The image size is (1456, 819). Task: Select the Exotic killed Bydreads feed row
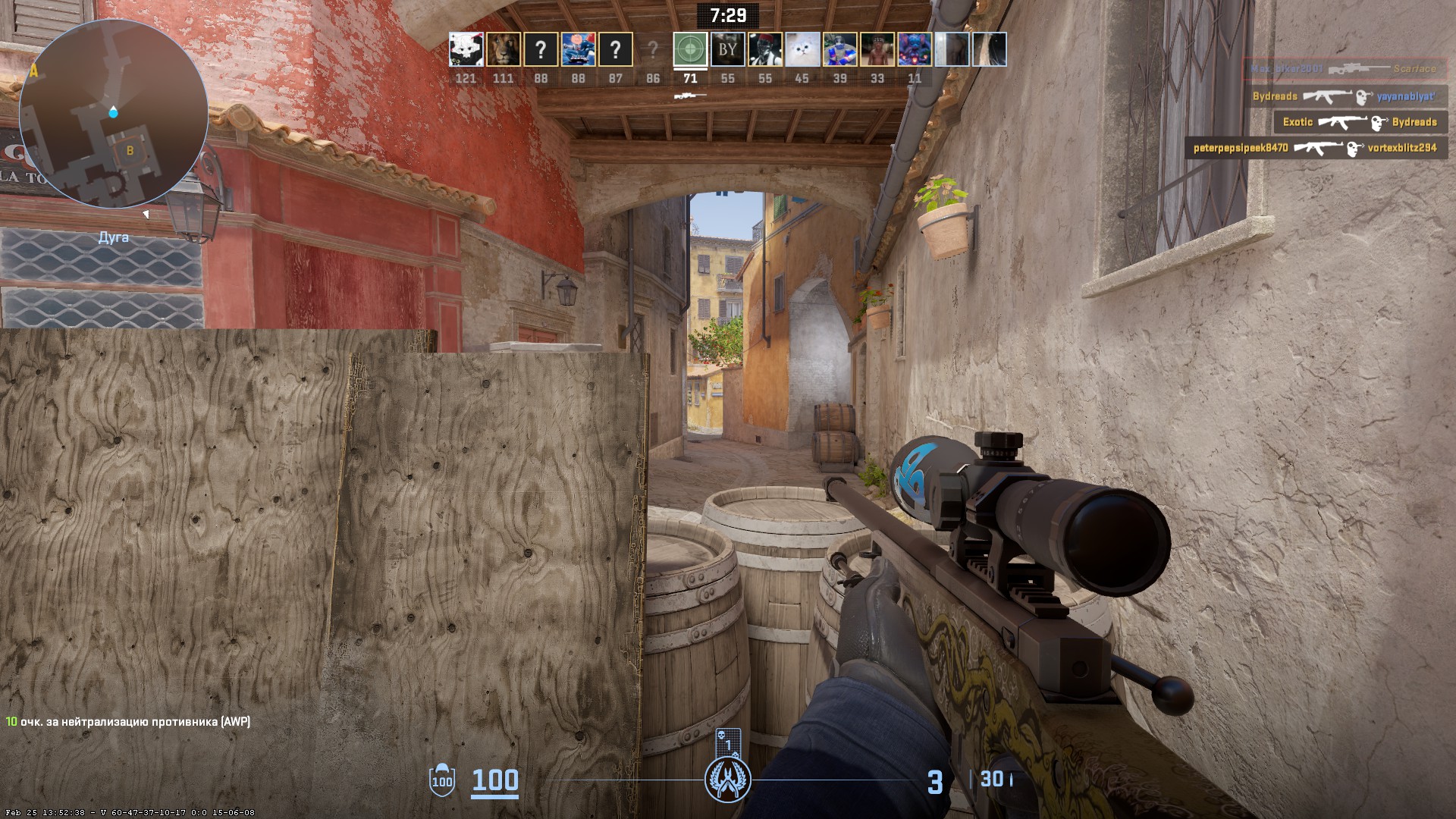coord(1359,122)
